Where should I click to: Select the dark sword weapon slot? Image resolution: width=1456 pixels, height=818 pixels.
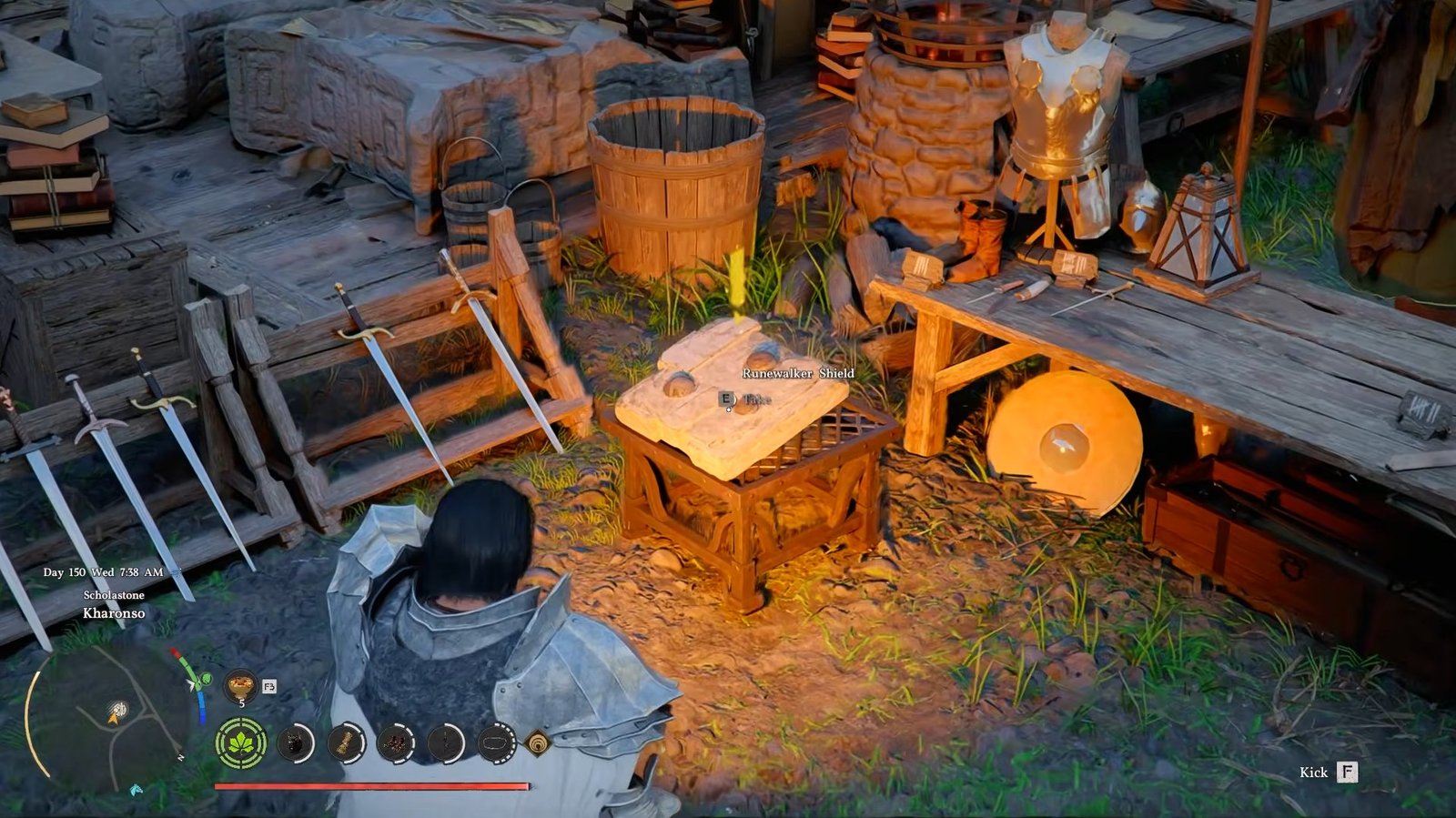pos(446,744)
